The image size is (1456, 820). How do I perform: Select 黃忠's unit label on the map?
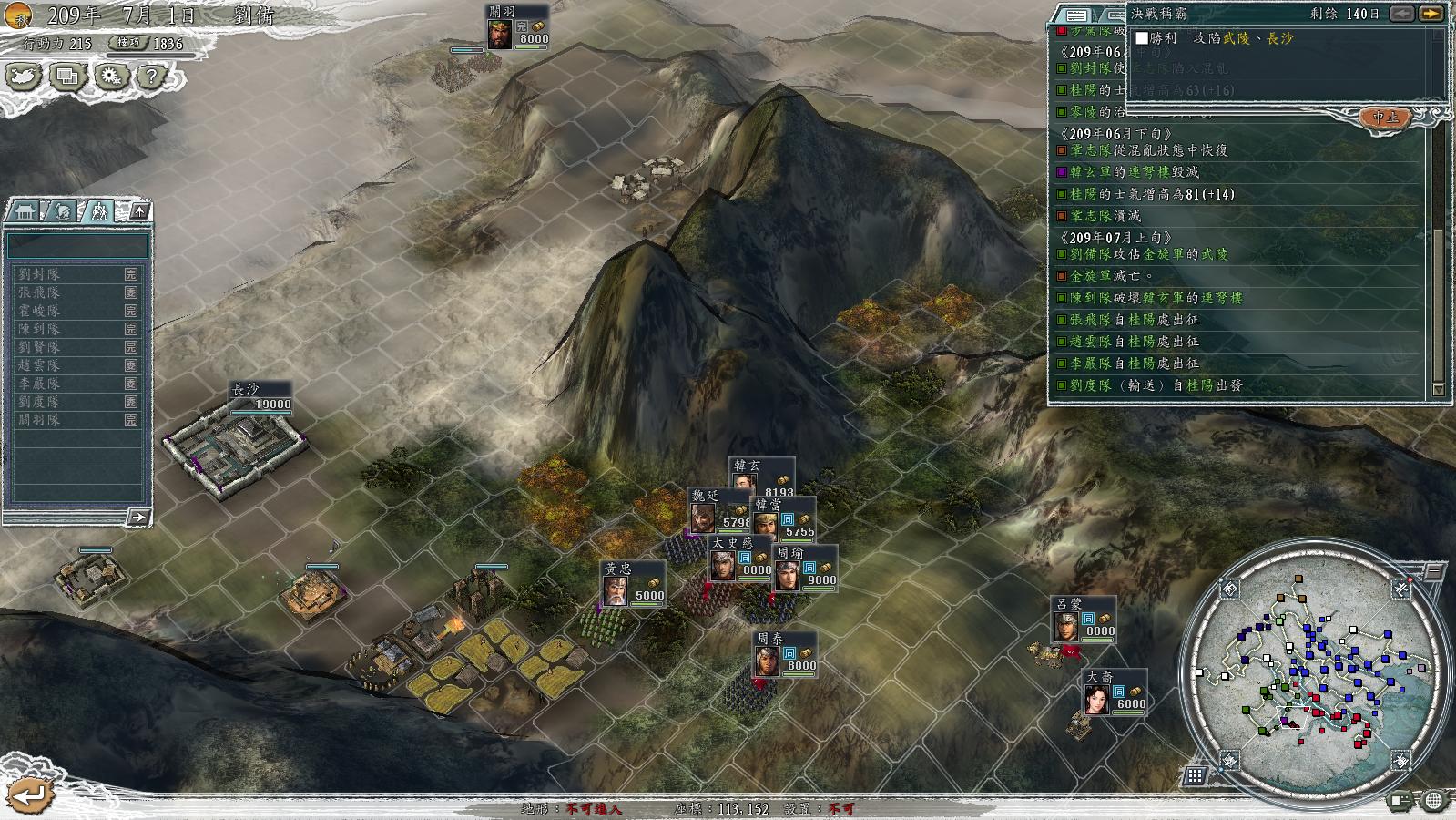633,583
